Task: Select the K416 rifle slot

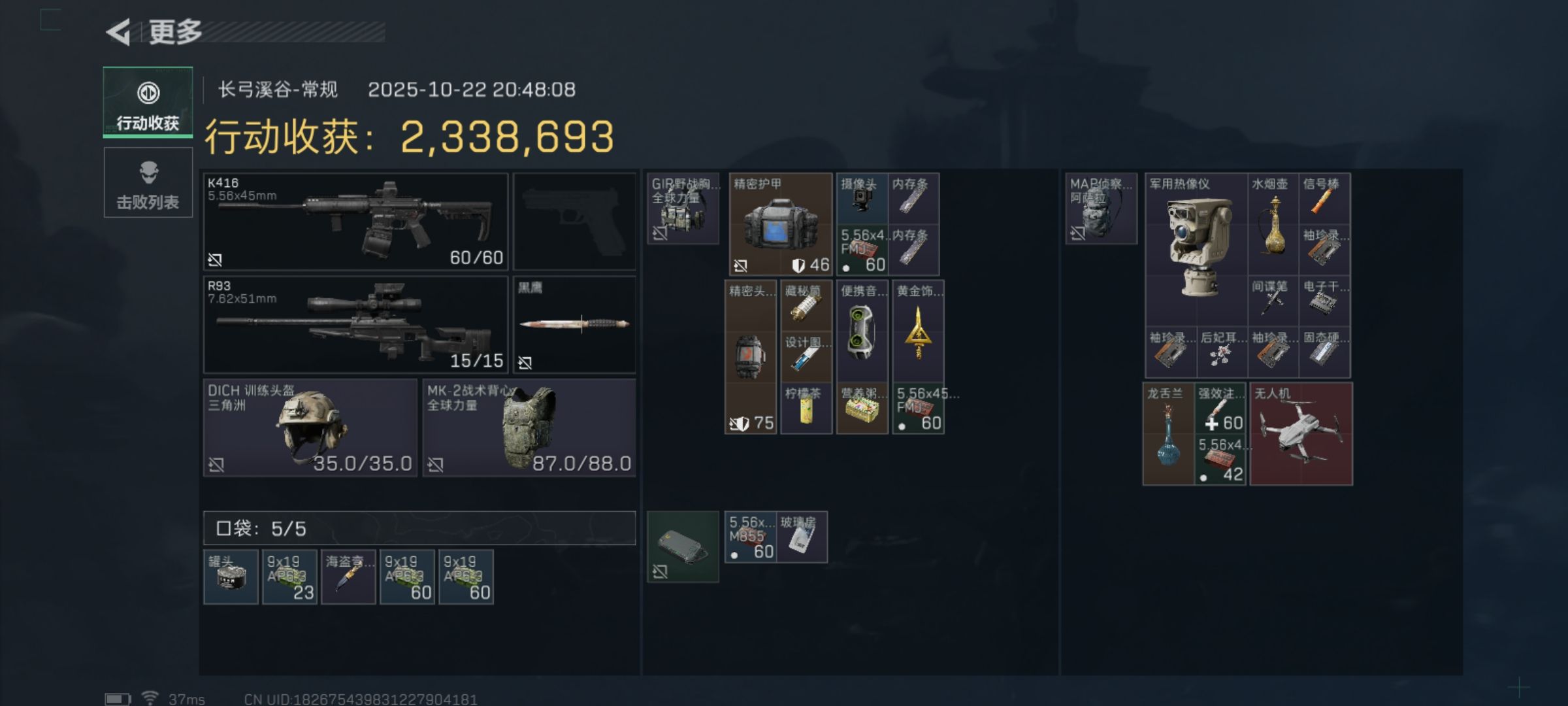Action: click(x=355, y=222)
